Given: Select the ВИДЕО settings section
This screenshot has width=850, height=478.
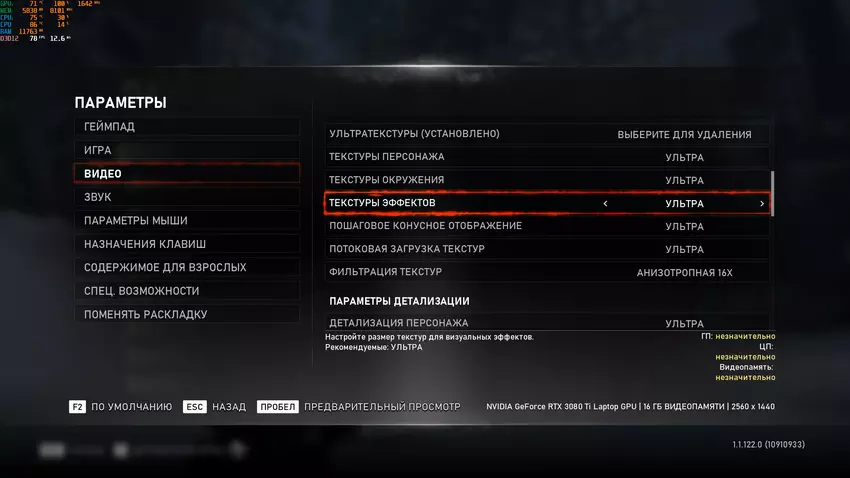Looking at the screenshot, I should [x=186, y=174].
